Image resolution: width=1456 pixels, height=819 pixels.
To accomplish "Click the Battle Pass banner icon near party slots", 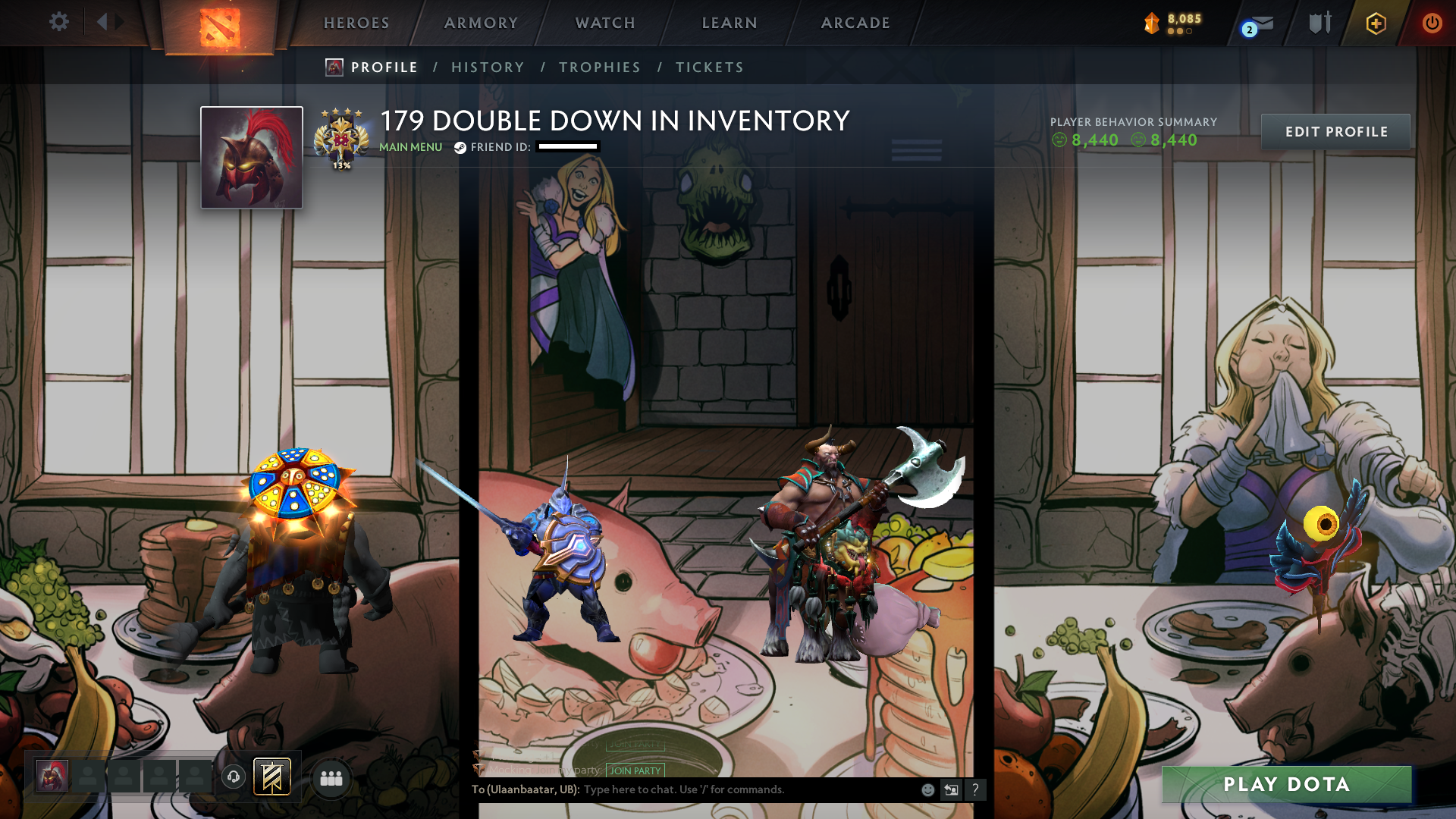I will click(271, 777).
